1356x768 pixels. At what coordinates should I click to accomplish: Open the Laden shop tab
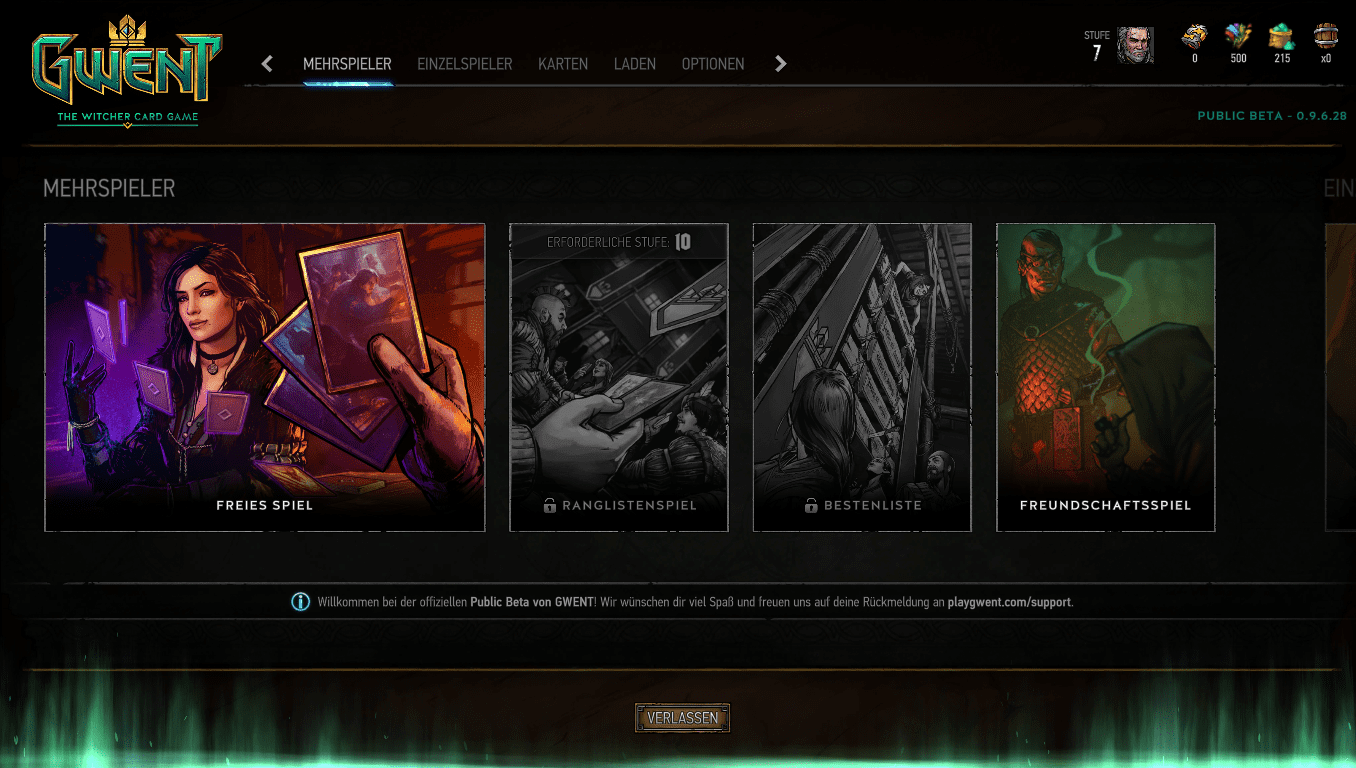pos(635,64)
